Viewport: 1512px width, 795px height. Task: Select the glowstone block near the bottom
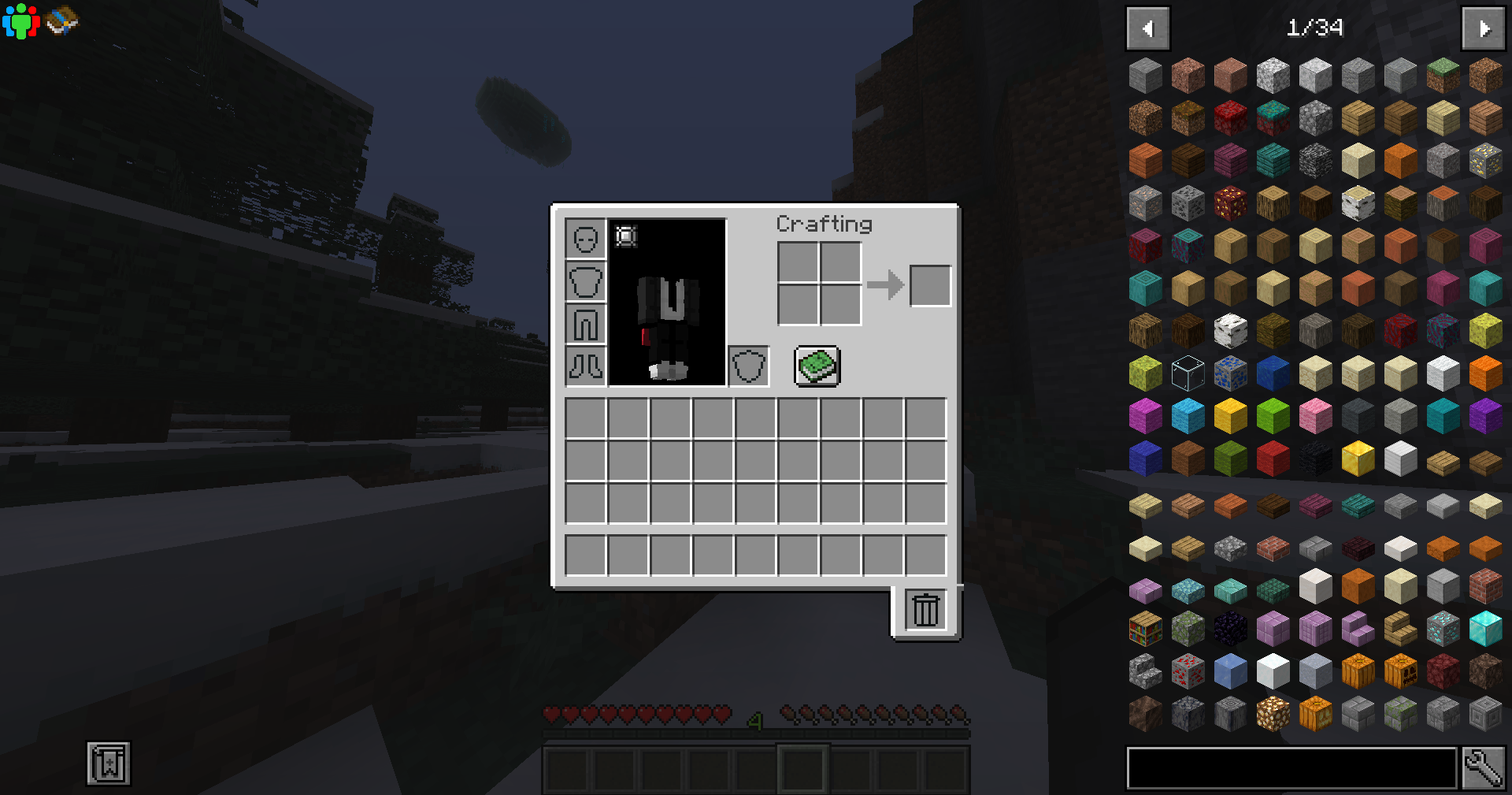coord(1273,713)
